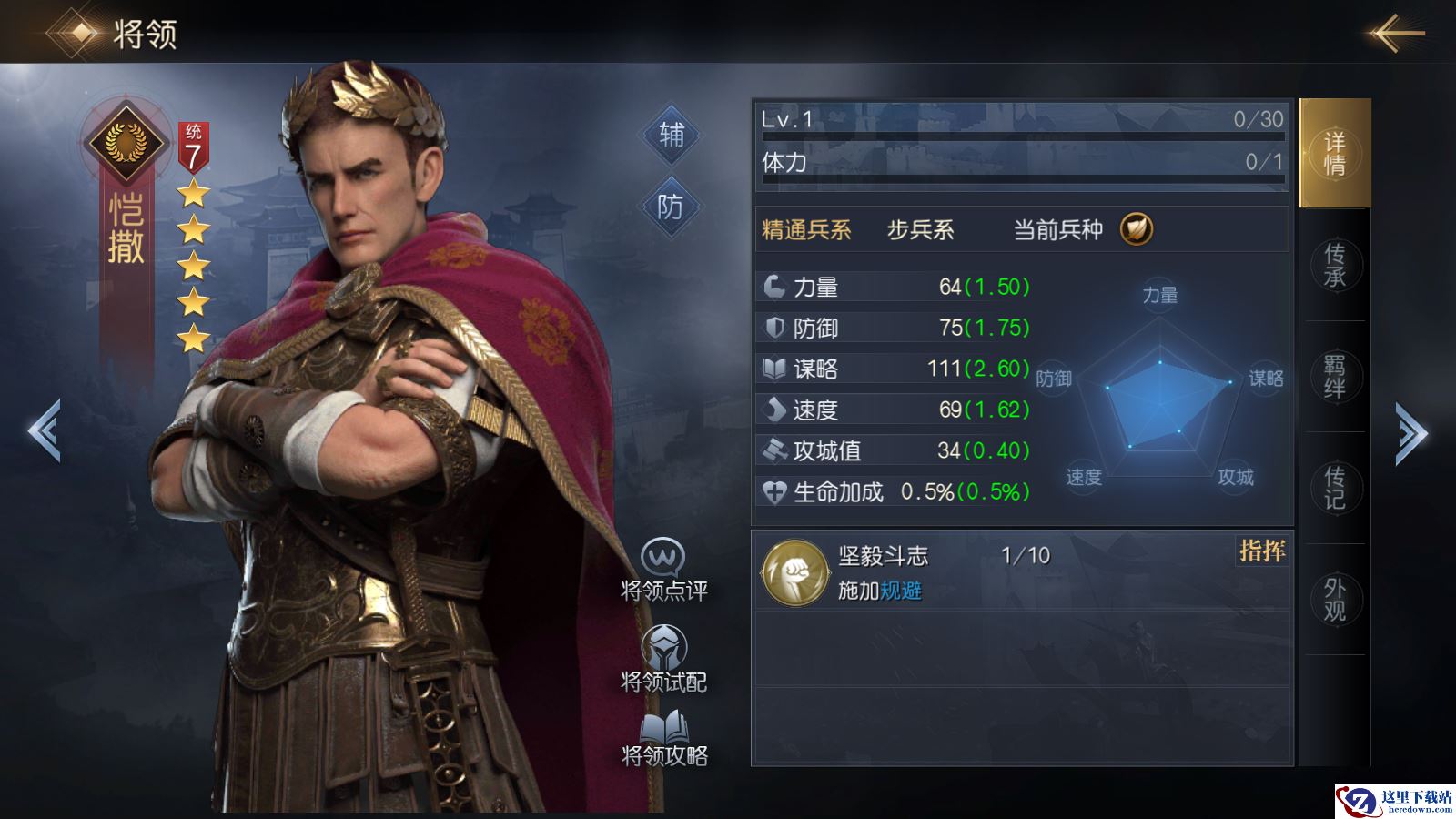Open the 外观 appearance tab
Image resolution: width=1456 pixels, height=819 pixels.
tap(1334, 599)
